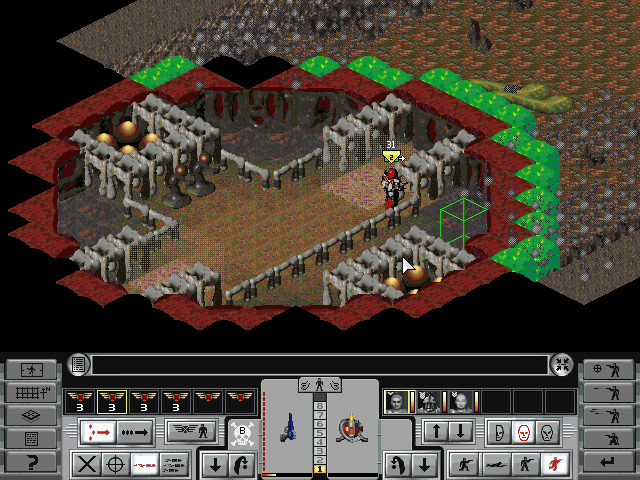Set the skull-like aggressive behaviour face
The width and height of the screenshot is (640, 480).
point(546,432)
